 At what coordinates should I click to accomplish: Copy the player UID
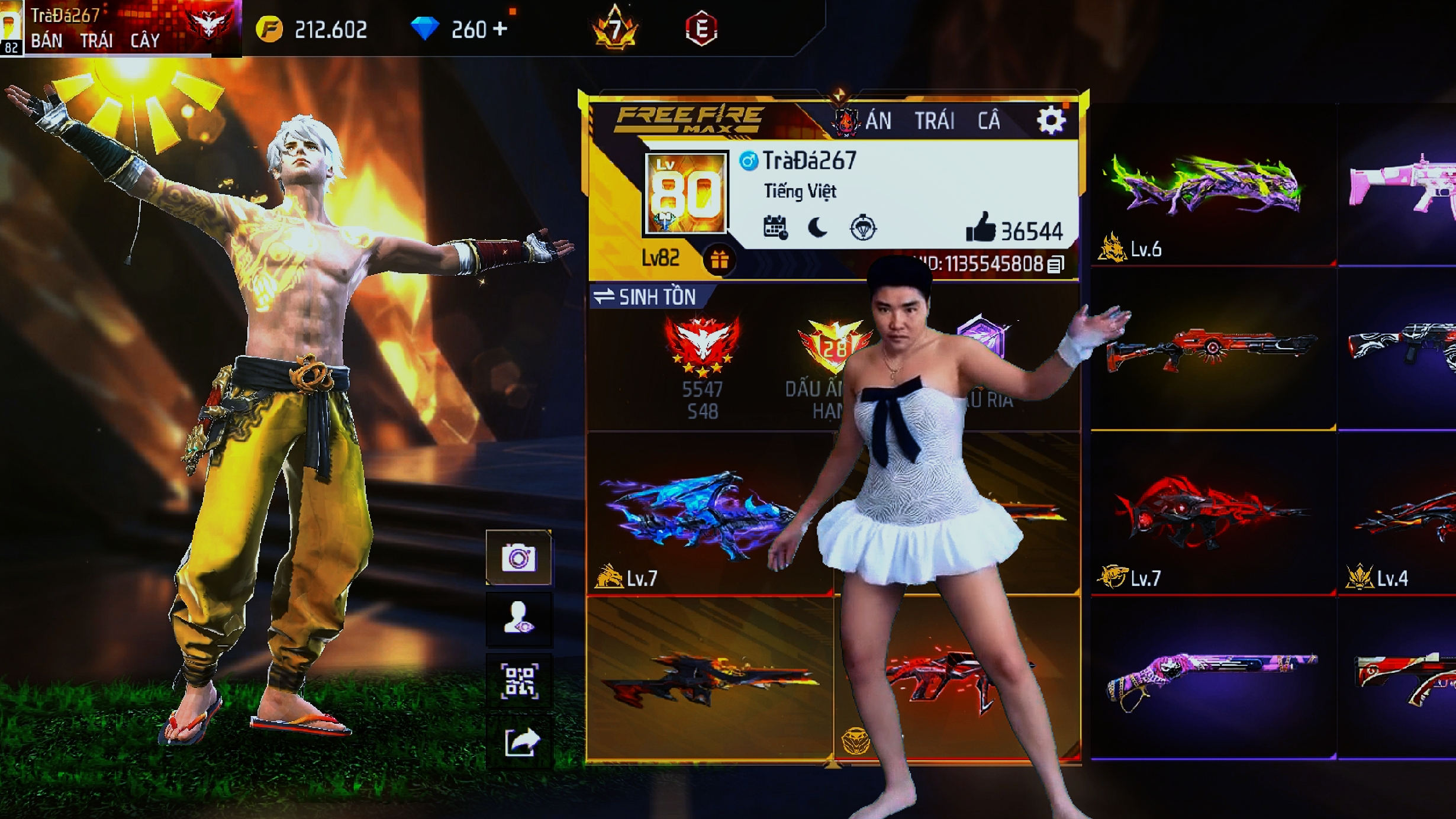(x=1055, y=265)
